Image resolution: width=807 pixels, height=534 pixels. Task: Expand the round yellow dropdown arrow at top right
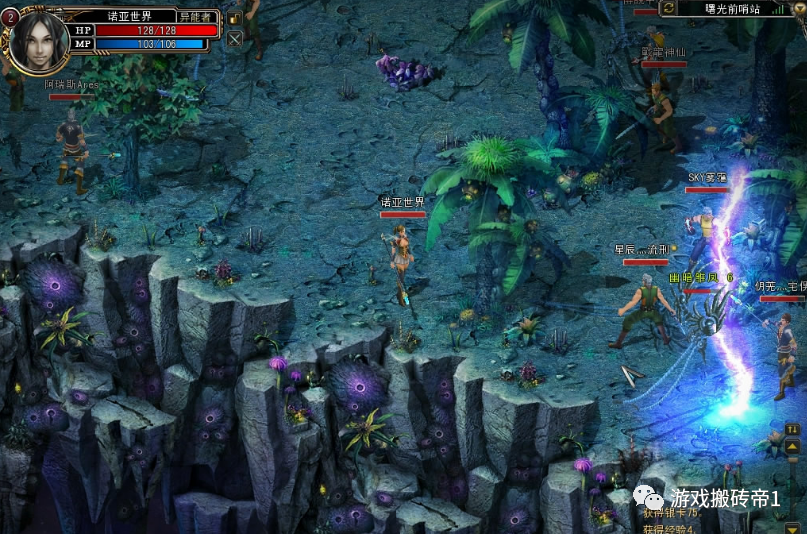point(798,8)
